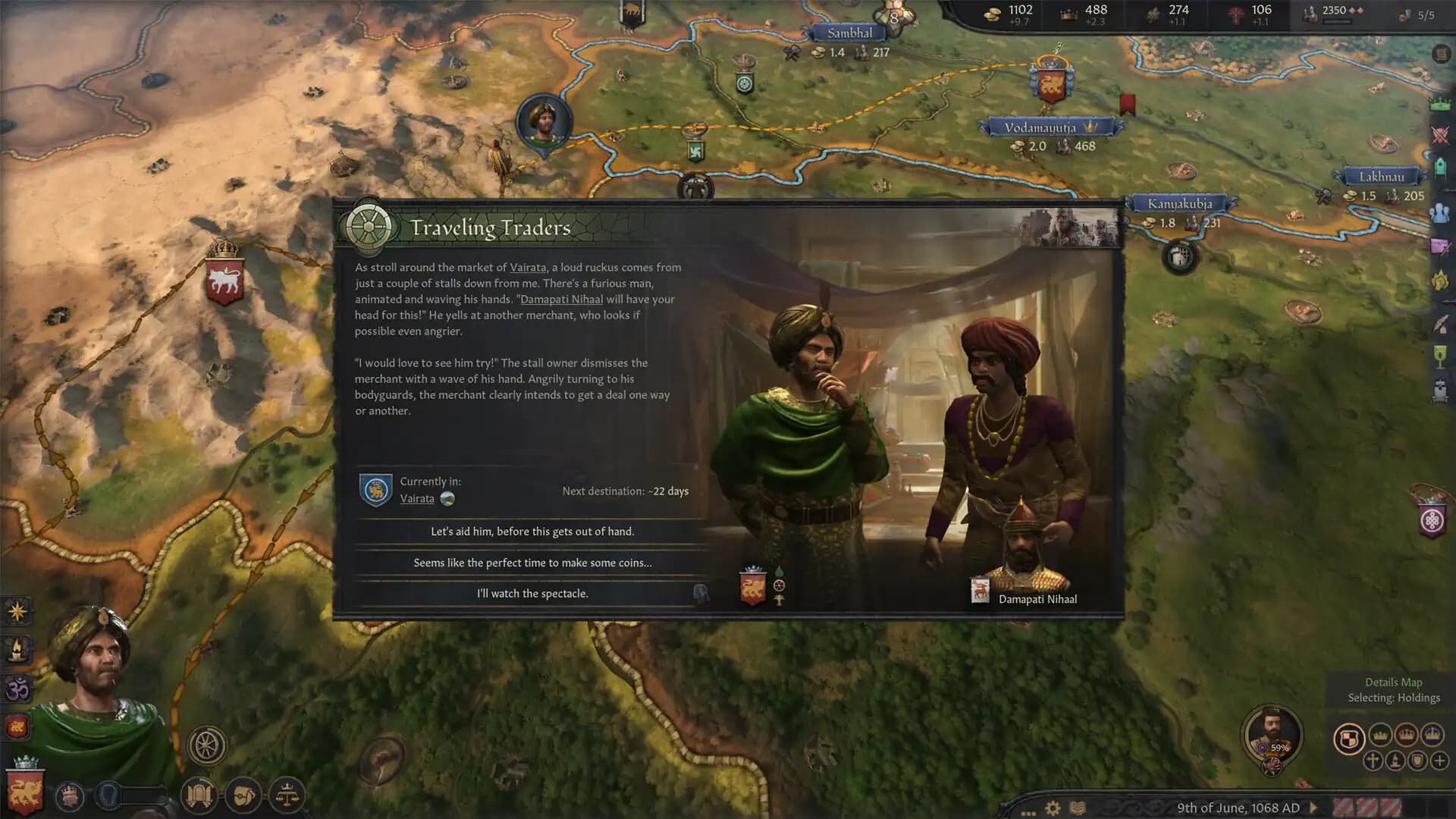This screenshot has height=819, width=1456.
Task: Click the settings gear on the bottom bar
Action: click(x=1052, y=808)
